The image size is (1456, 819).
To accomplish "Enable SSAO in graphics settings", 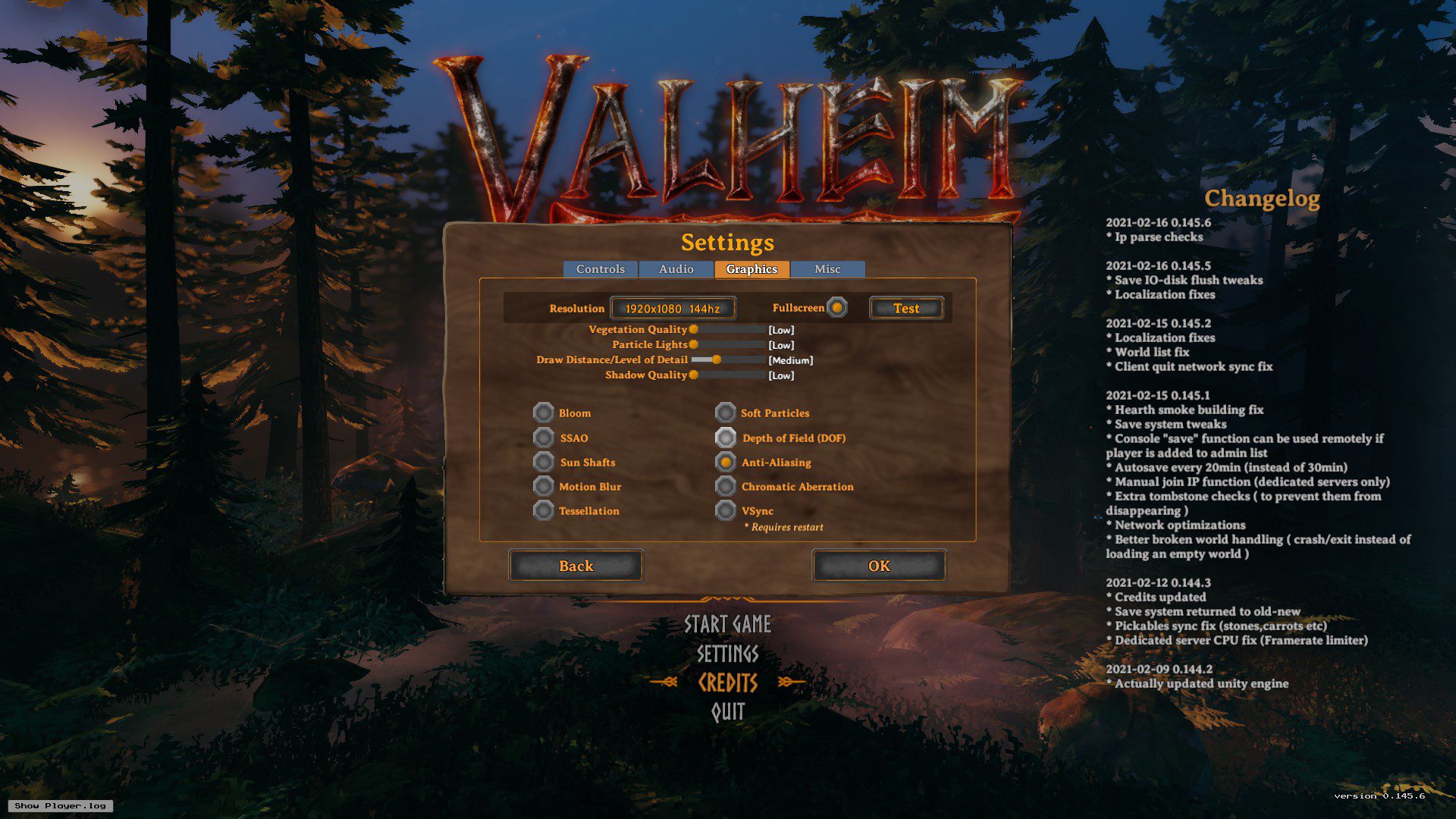I will tap(543, 438).
